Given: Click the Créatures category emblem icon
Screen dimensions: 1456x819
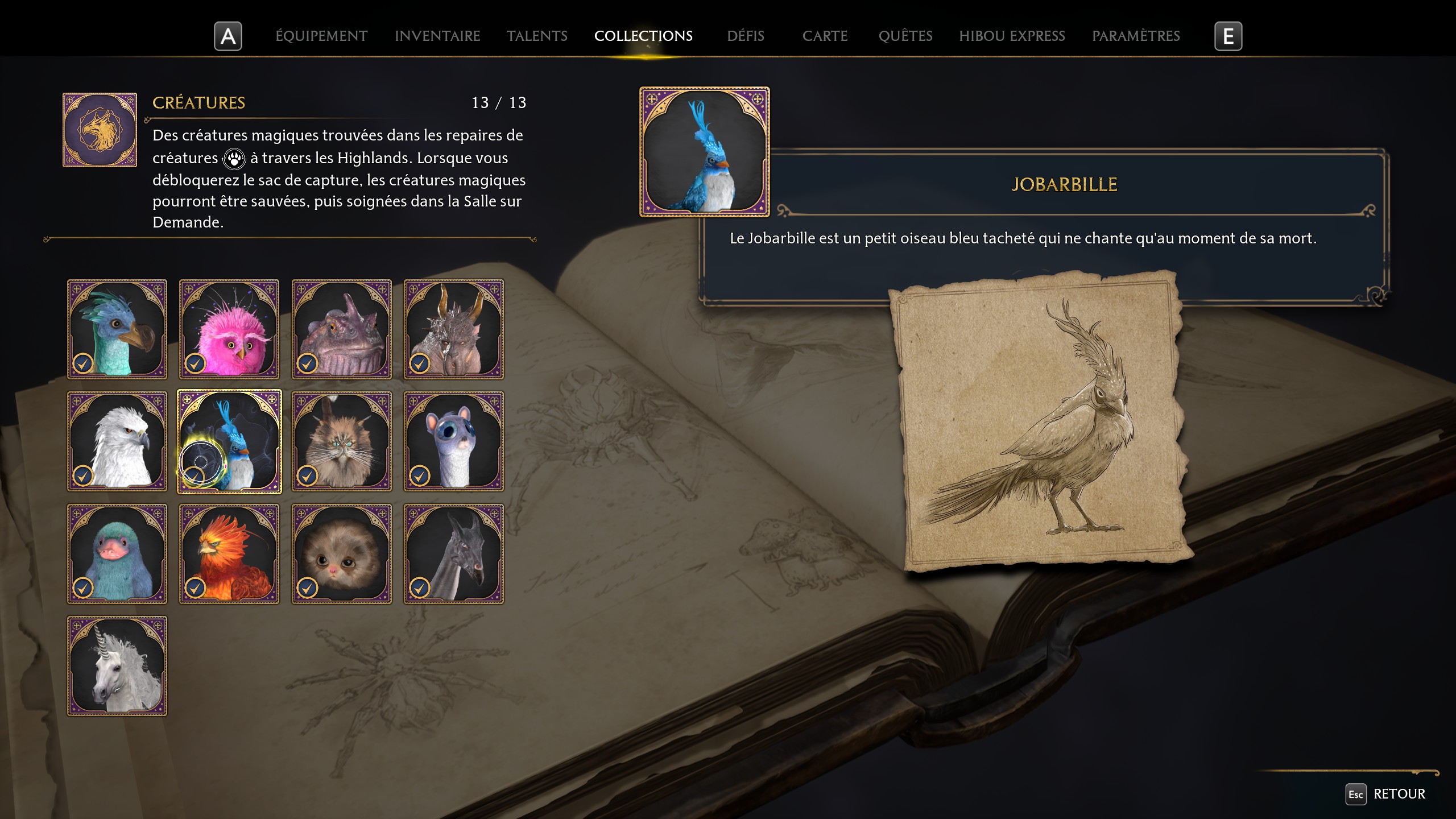Looking at the screenshot, I should [100, 129].
